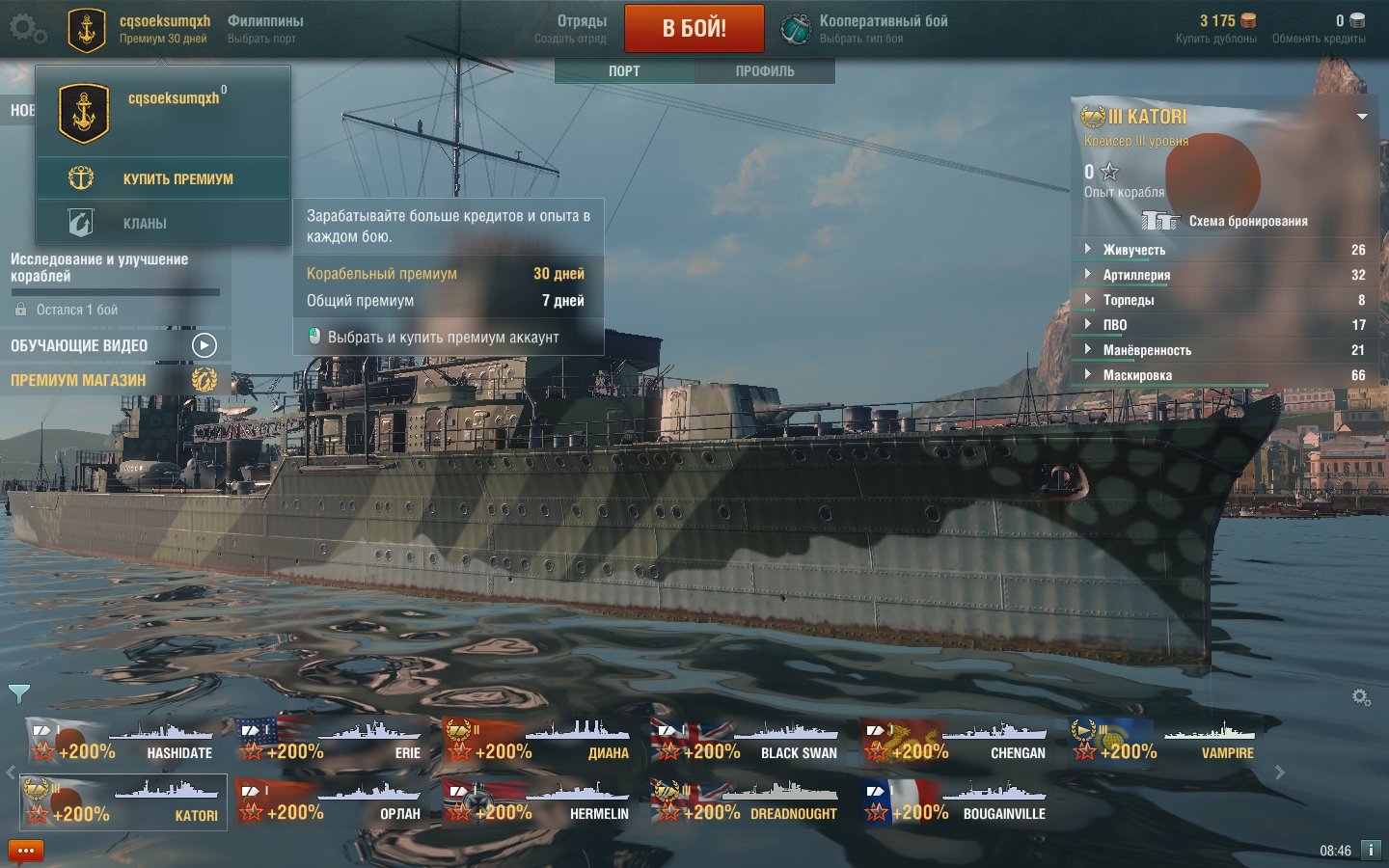Image resolution: width=1389 pixels, height=868 pixels.
Task: Switch to the ПРОФИЛЬ tab
Action: coord(765,70)
